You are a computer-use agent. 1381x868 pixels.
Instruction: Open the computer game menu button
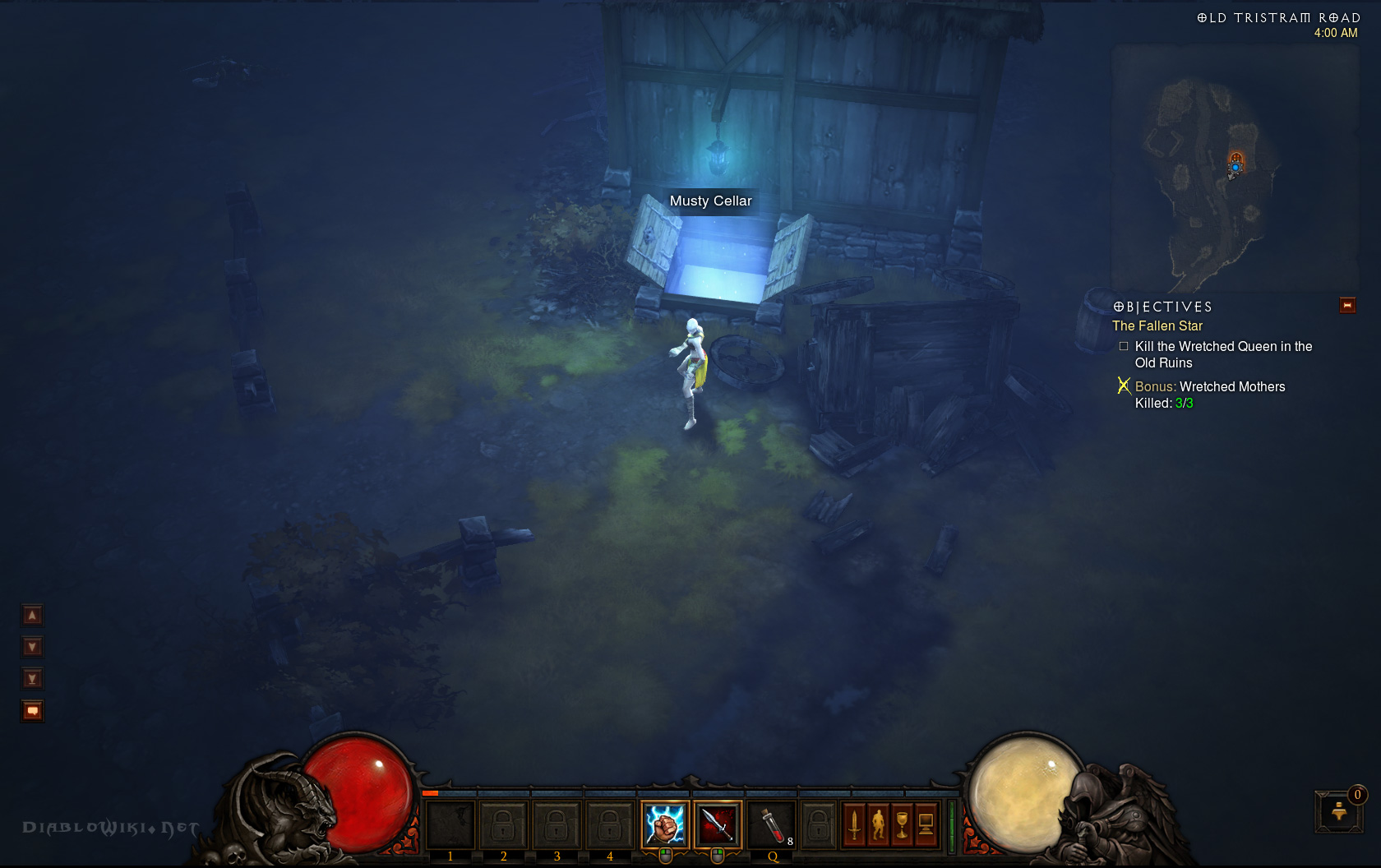pos(926,824)
